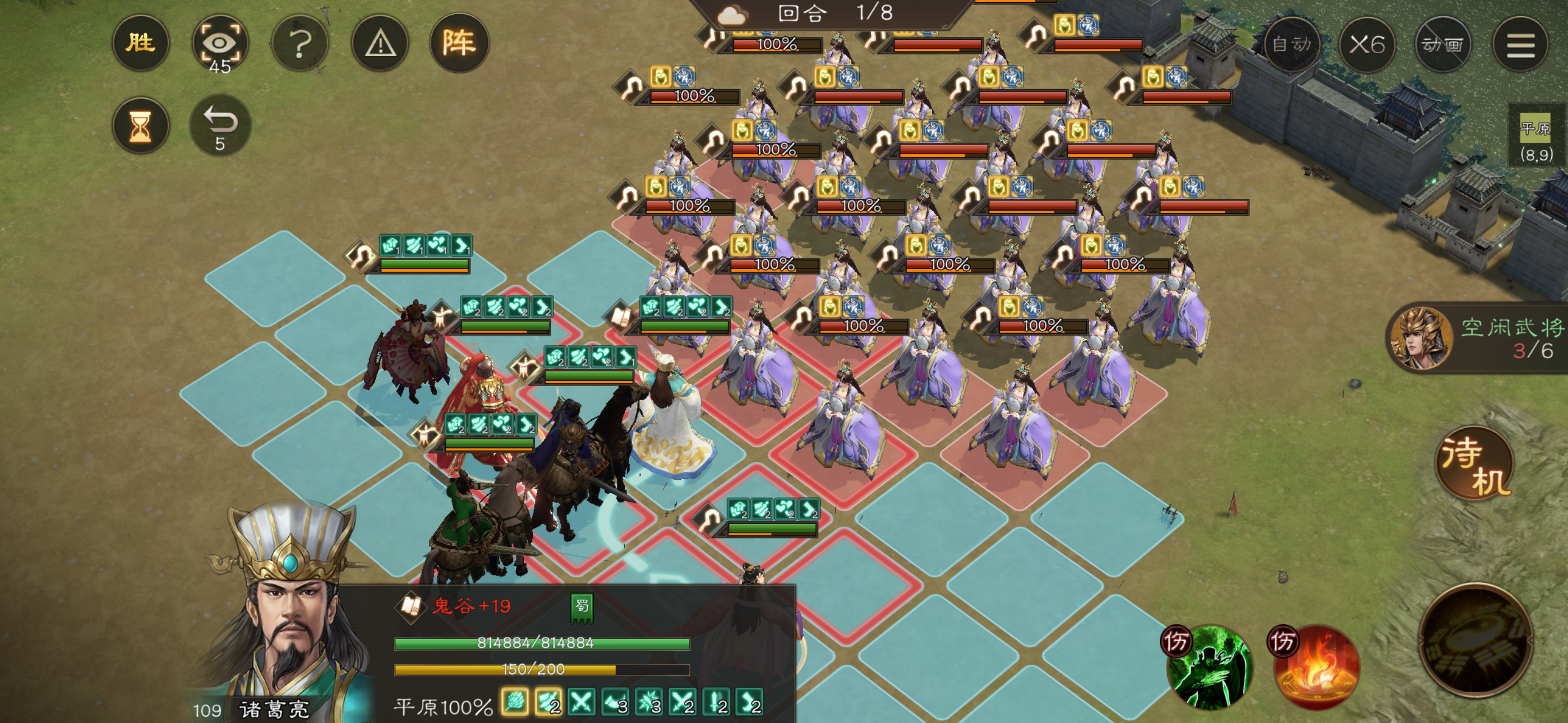Click the hourglass end turn button
Image resolution: width=1568 pixels, height=723 pixels.
[x=141, y=126]
